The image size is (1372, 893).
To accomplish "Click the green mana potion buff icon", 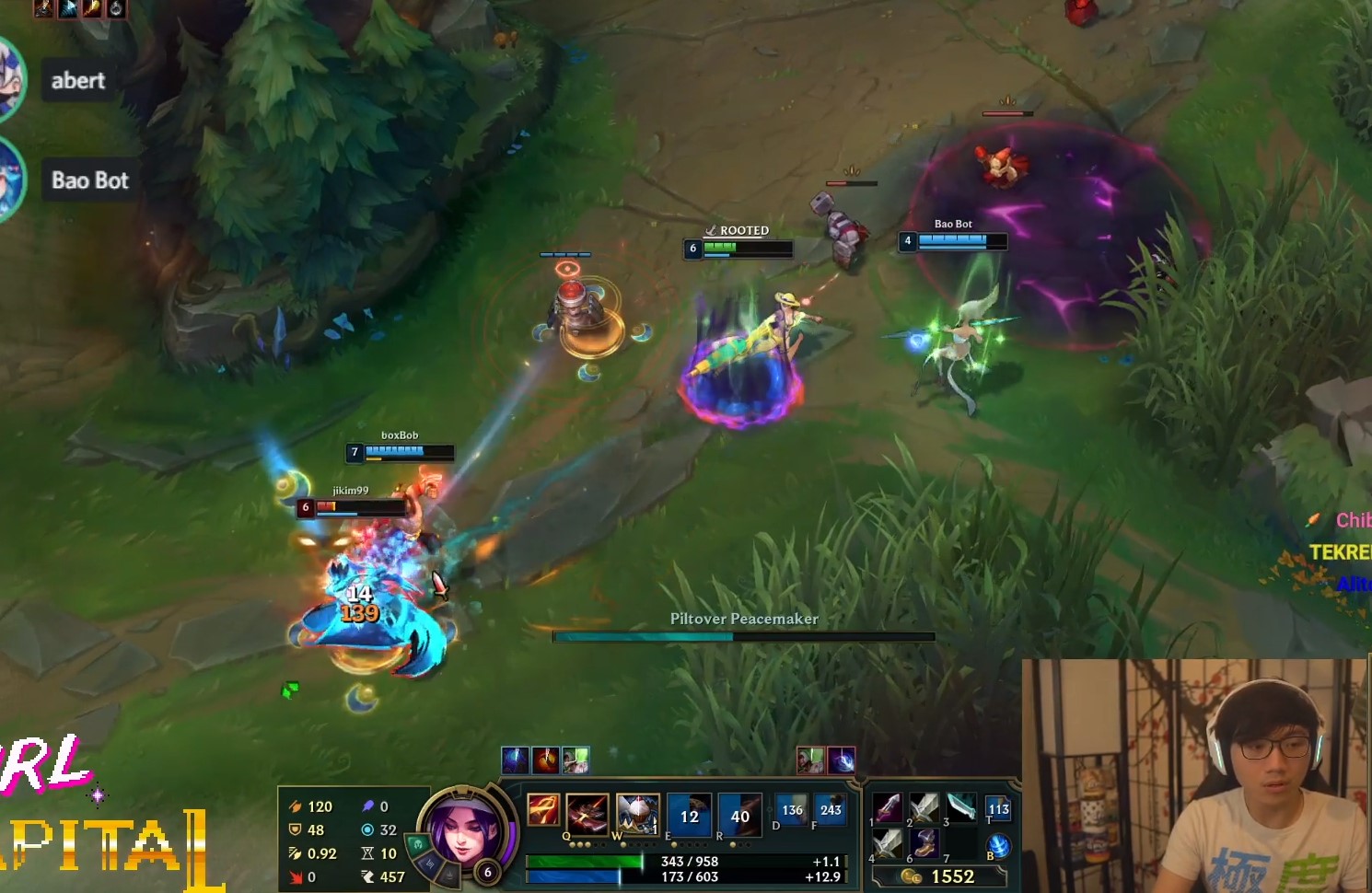I will (x=574, y=760).
